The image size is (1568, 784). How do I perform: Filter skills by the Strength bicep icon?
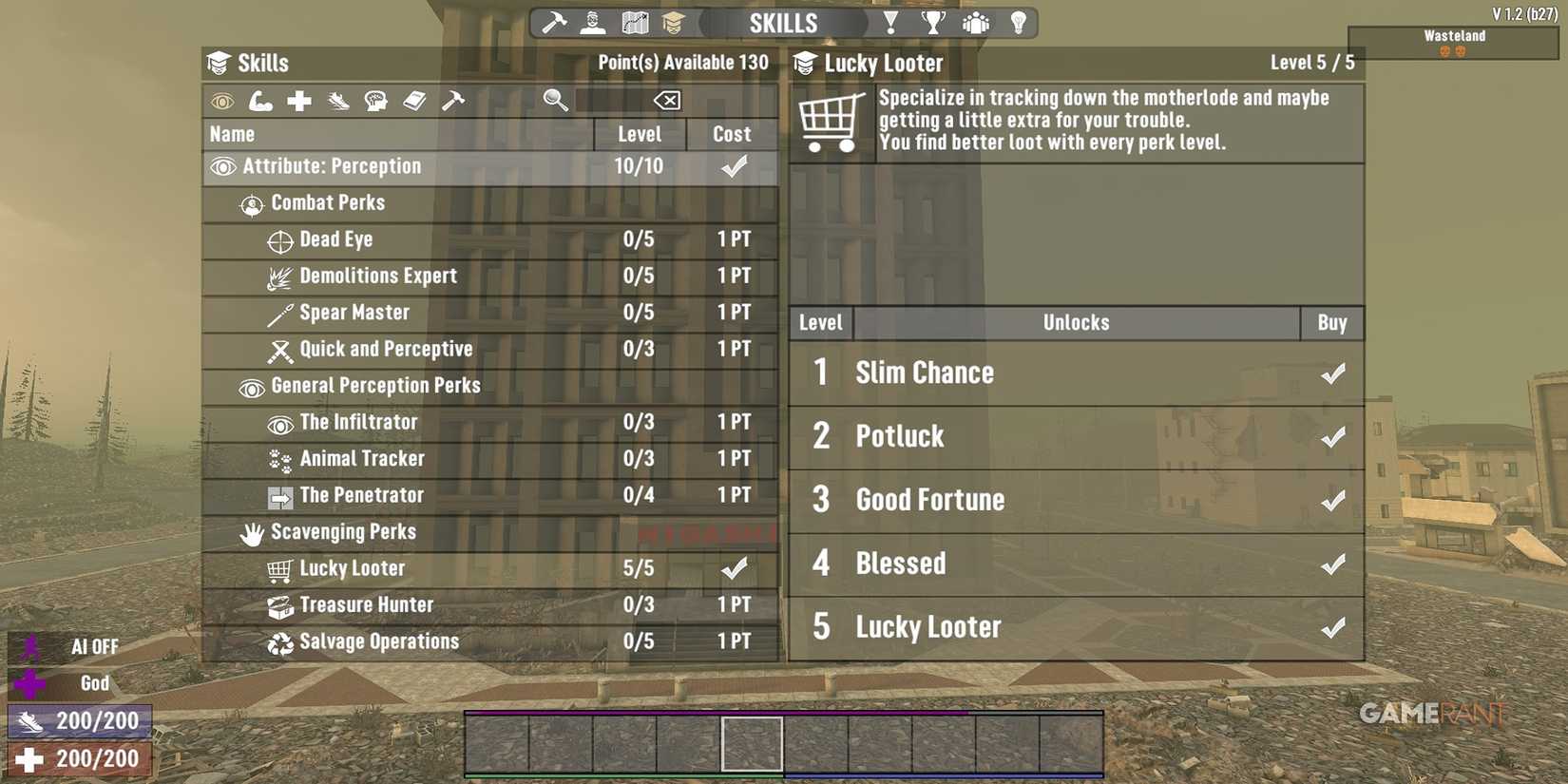pyautogui.click(x=261, y=101)
